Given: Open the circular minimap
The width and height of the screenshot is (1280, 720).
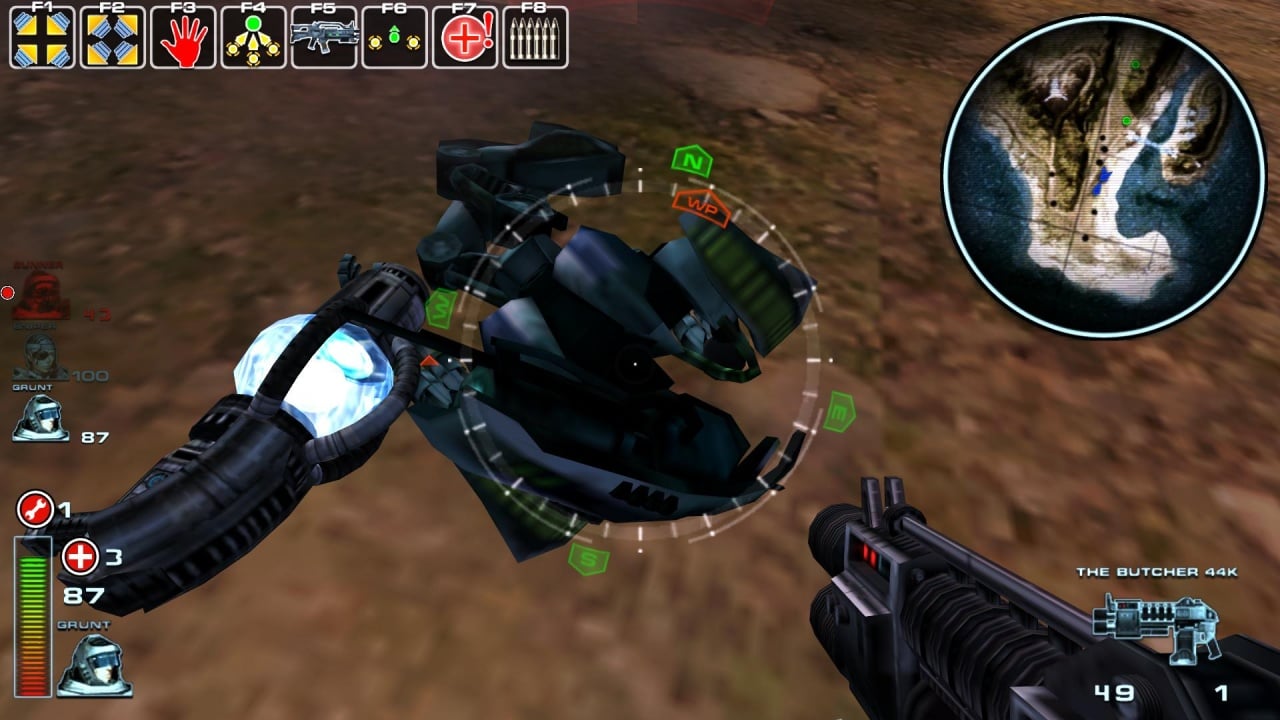Looking at the screenshot, I should click(x=1103, y=175).
